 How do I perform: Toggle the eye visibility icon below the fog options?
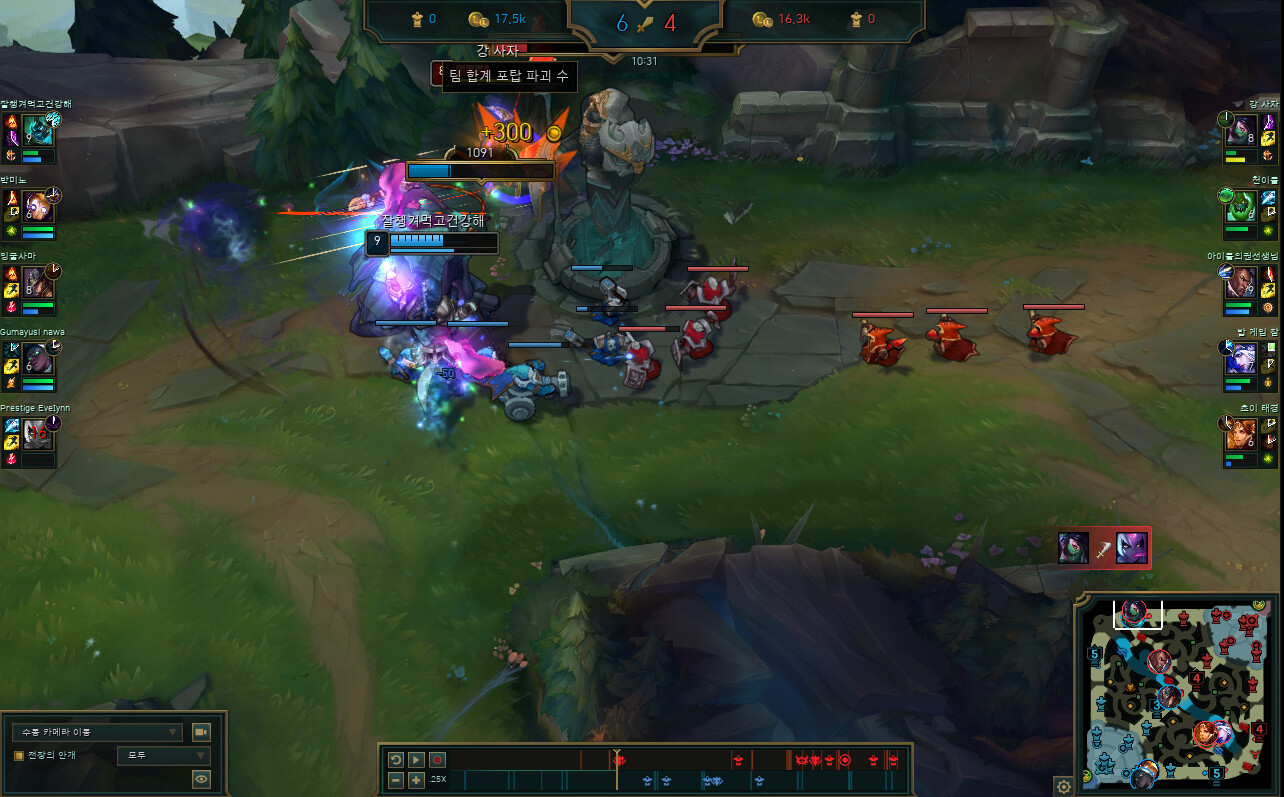click(x=201, y=779)
